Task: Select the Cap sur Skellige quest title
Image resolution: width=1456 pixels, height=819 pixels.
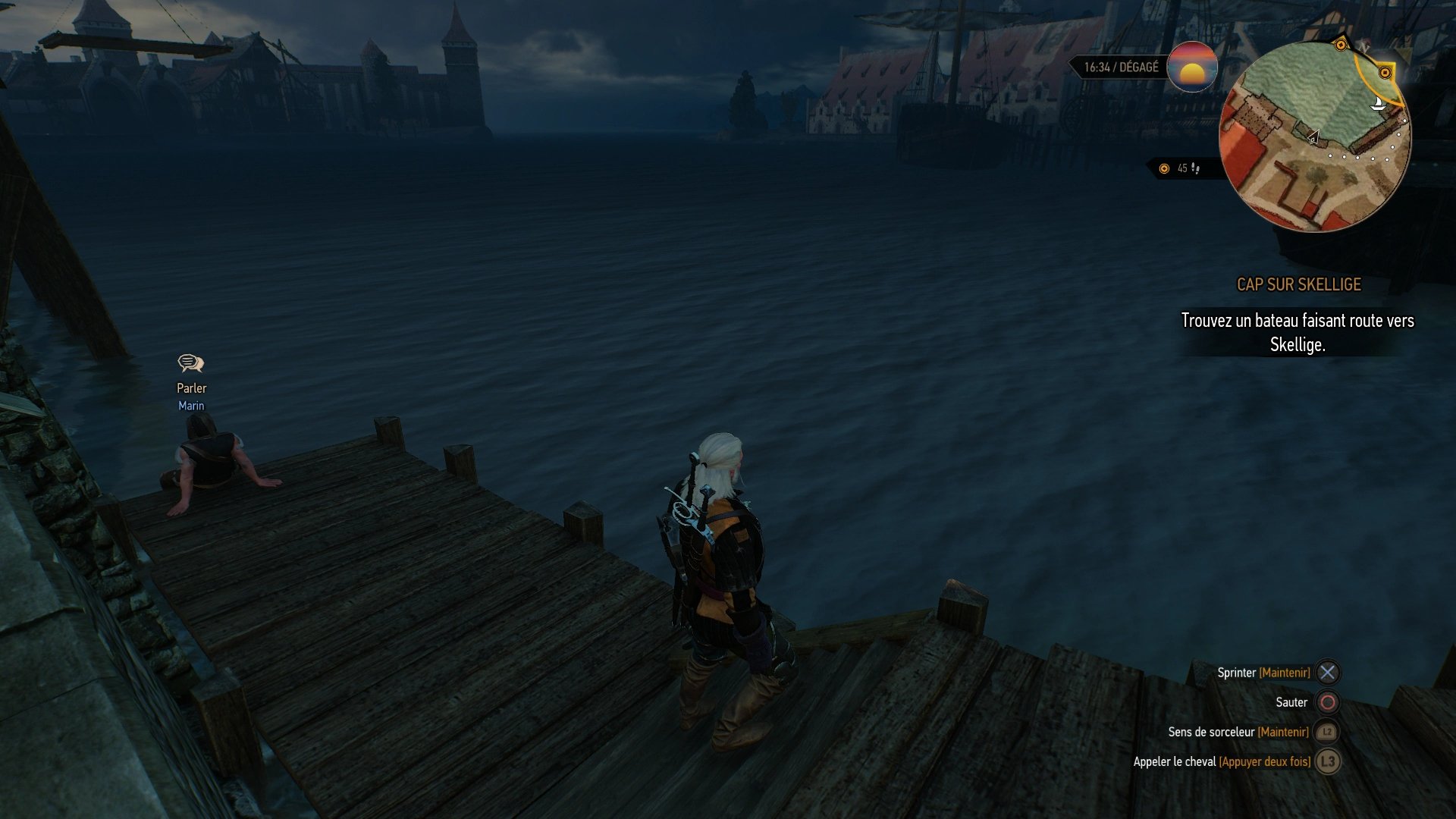Action: [1298, 284]
